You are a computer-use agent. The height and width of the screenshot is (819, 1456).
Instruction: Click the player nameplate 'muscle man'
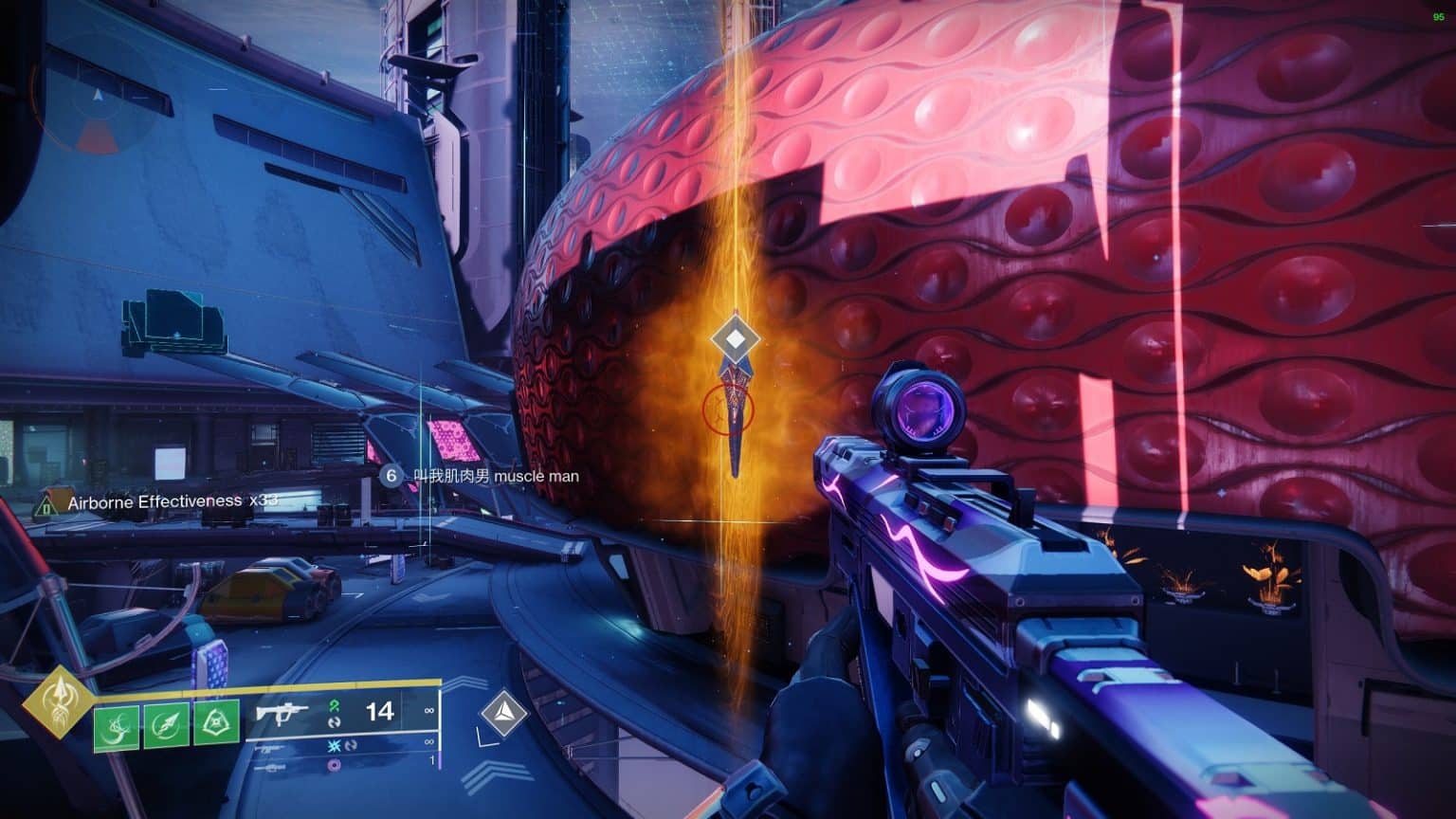[493, 476]
